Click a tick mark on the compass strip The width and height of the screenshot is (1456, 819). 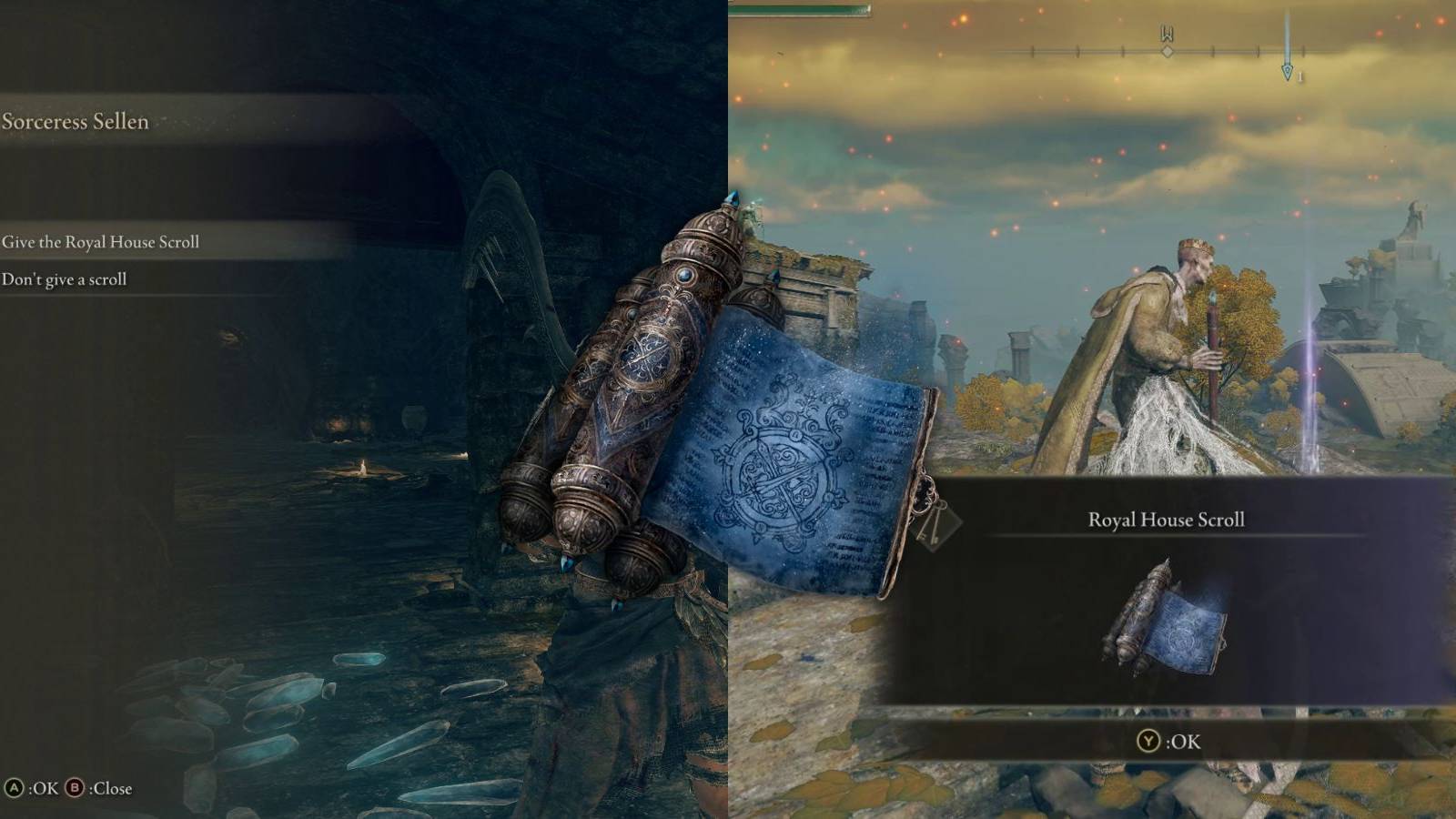point(1122,51)
